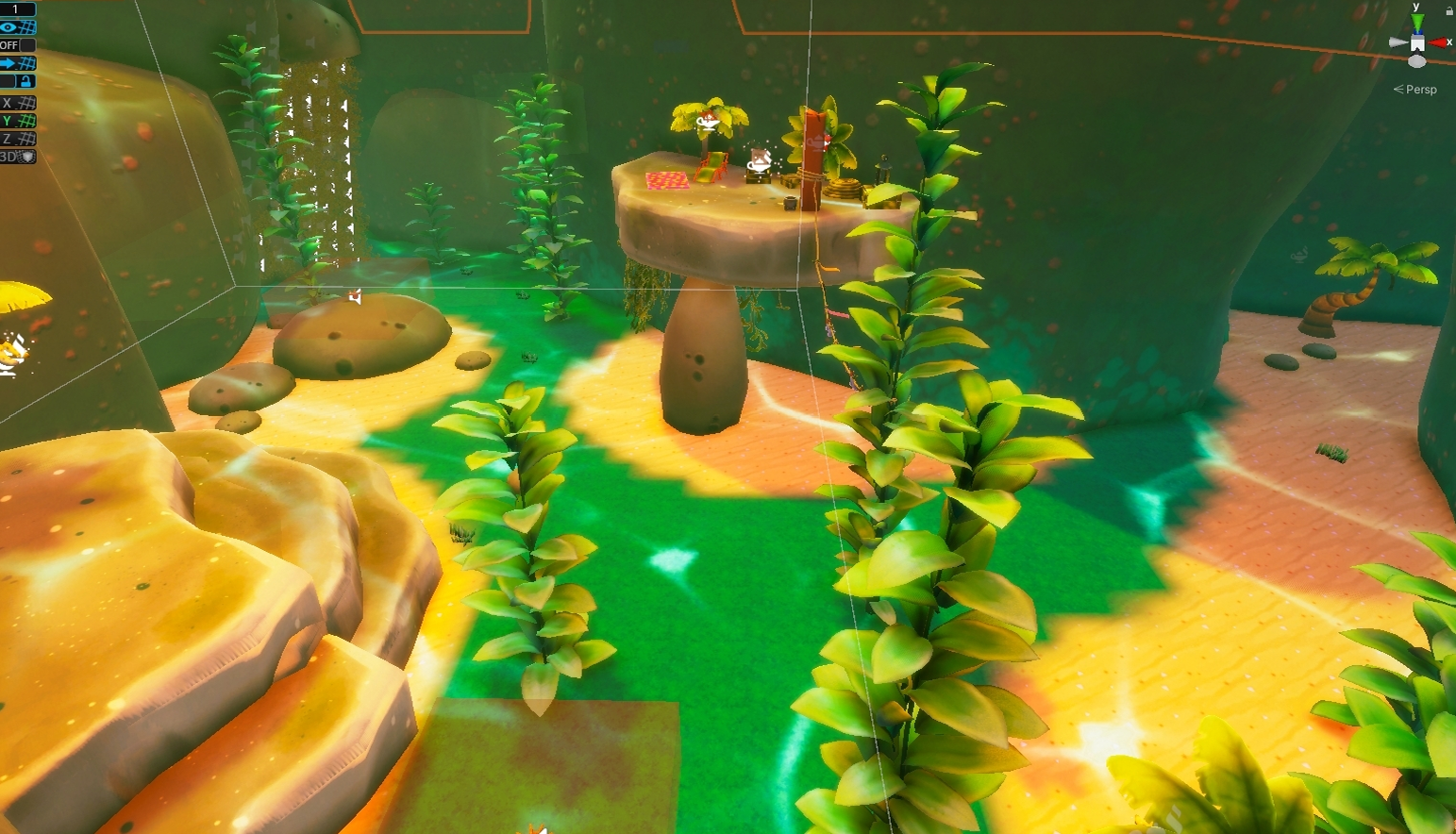Toggle the blue padlock button in grid toolbar
The height and width of the screenshot is (834, 1456).
click(25, 81)
